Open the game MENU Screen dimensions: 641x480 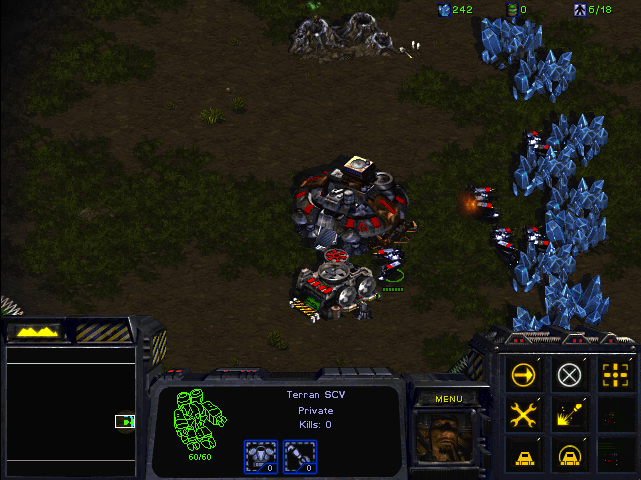pos(448,399)
